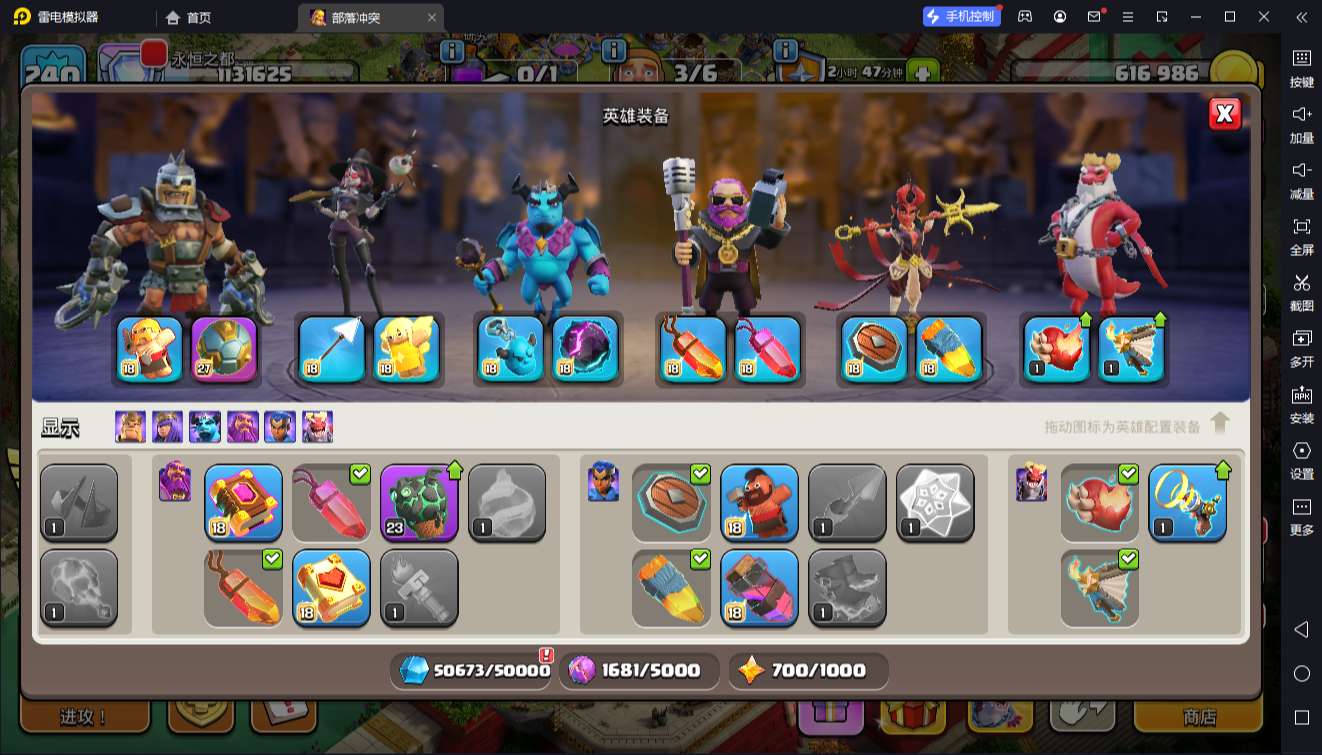
Task: Tap the 进攻 attack button
Action: (85, 717)
